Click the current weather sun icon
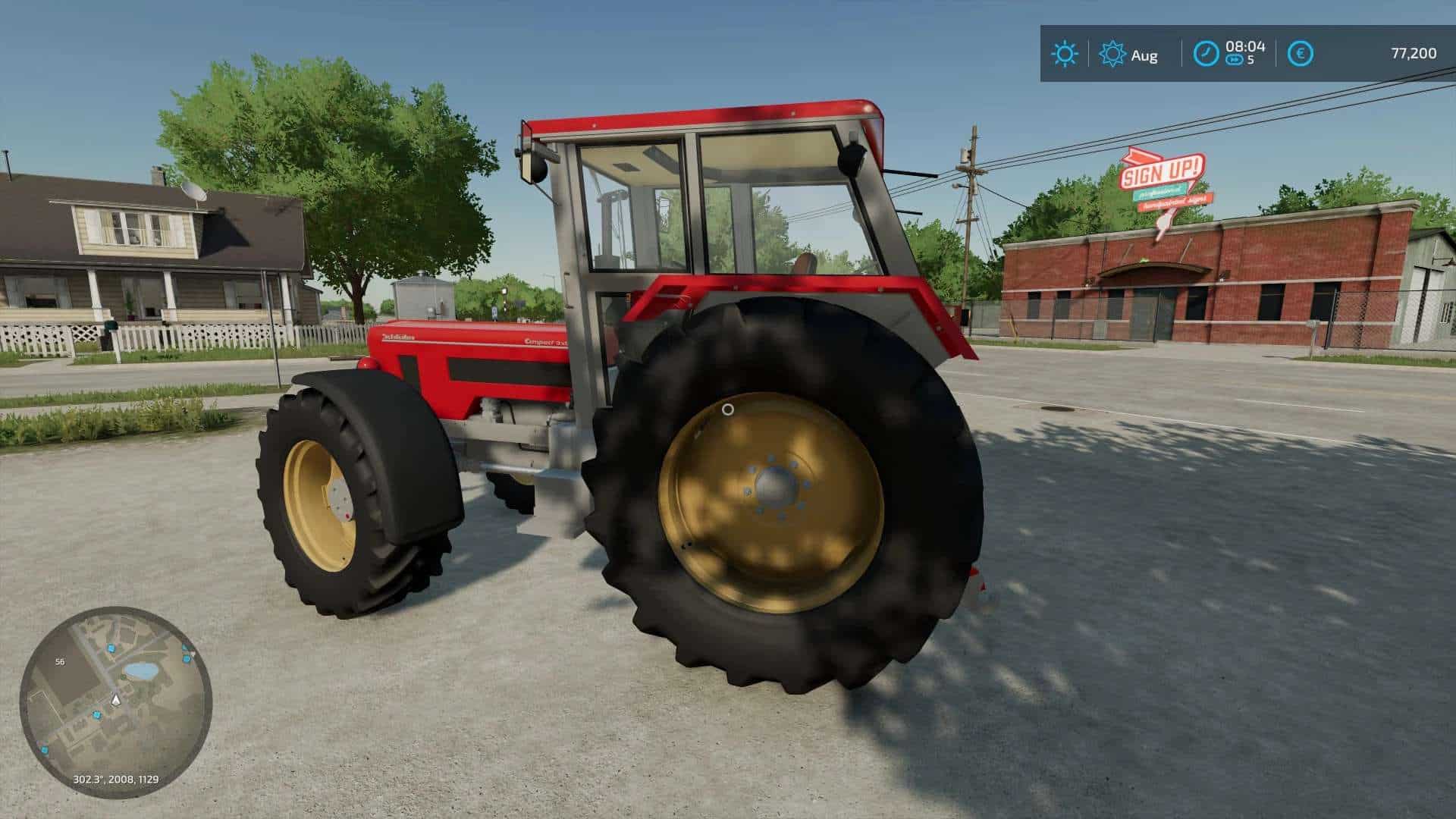1456x819 pixels. coord(1065,52)
